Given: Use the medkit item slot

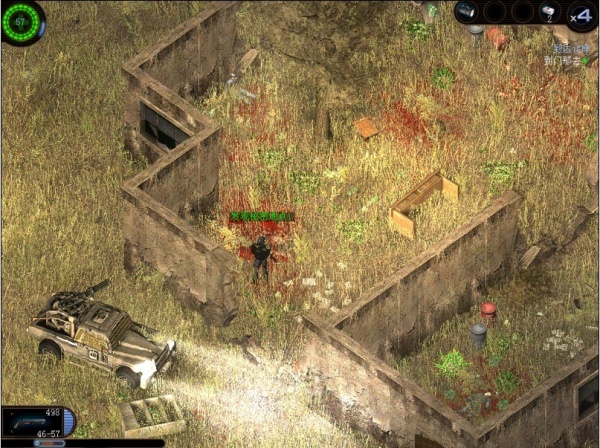Looking at the screenshot, I should (549, 12).
